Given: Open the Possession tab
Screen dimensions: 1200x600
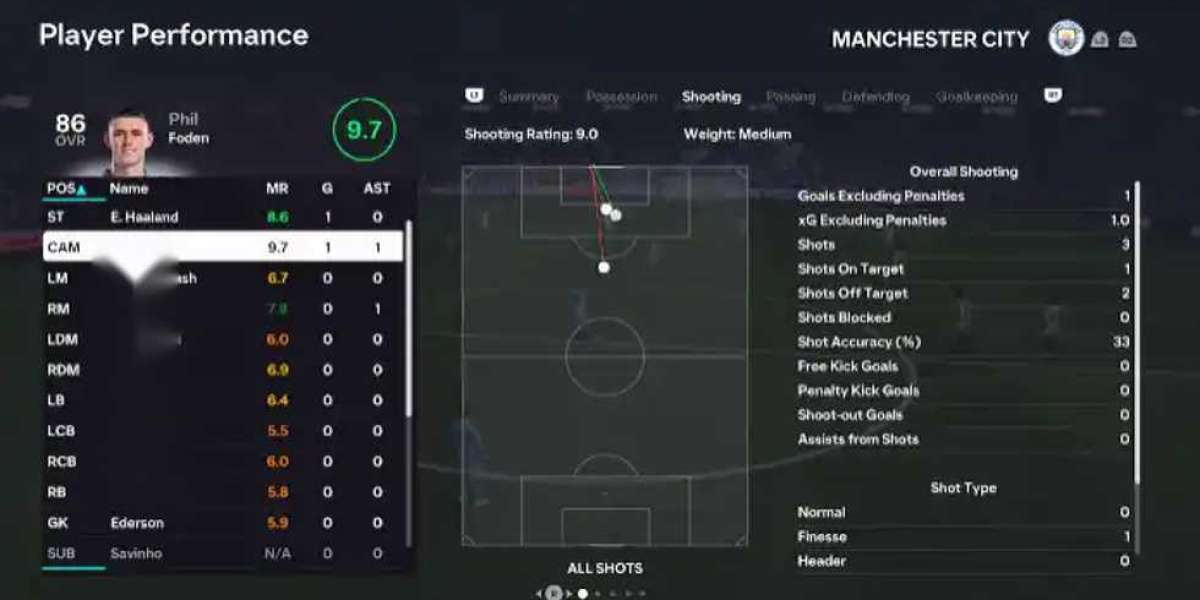Looking at the screenshot, I should (621, 97).
